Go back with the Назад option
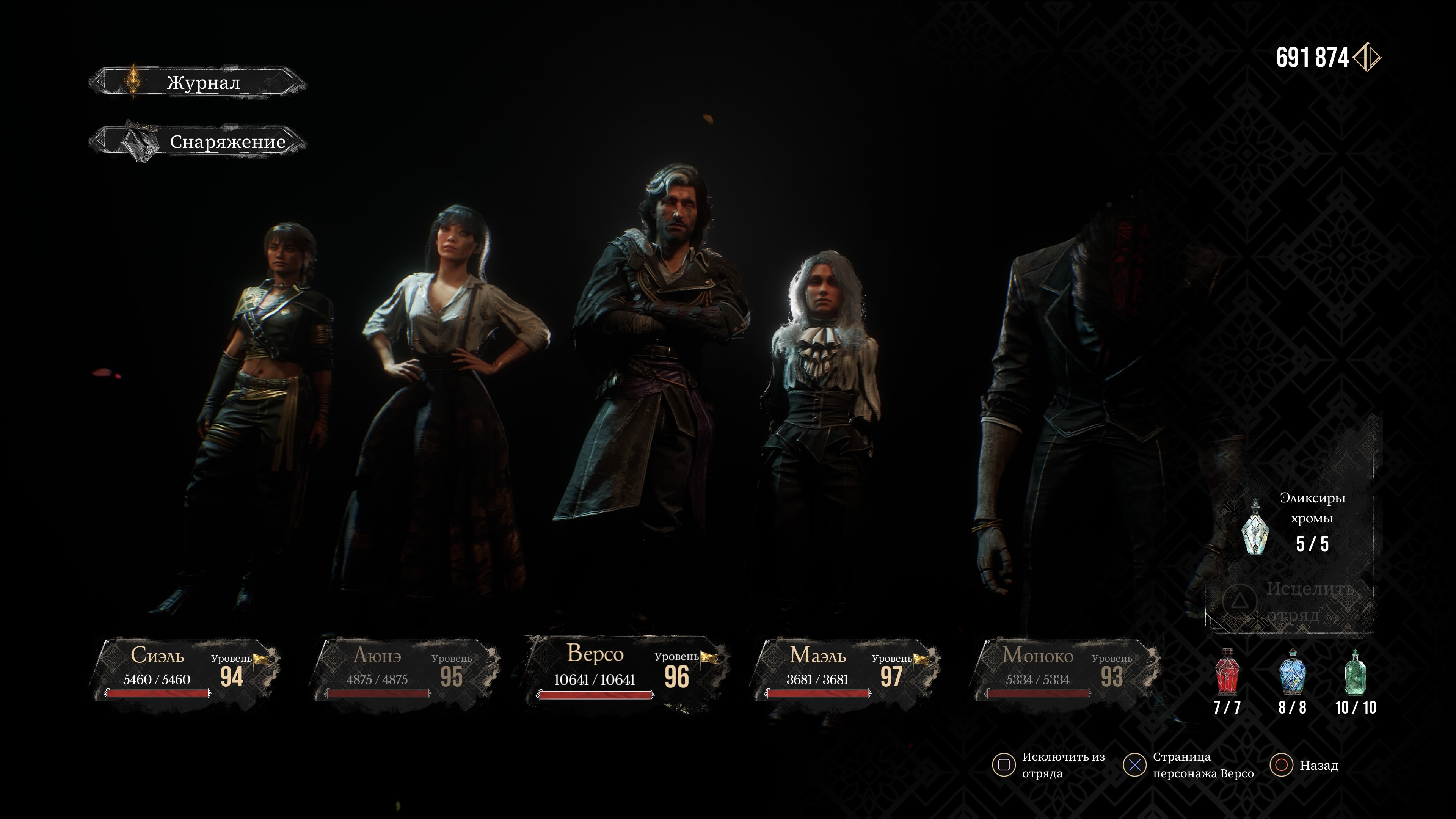Image resolution: width=1456 pixels, height=819 pixels. click(x=1304, y=765)
